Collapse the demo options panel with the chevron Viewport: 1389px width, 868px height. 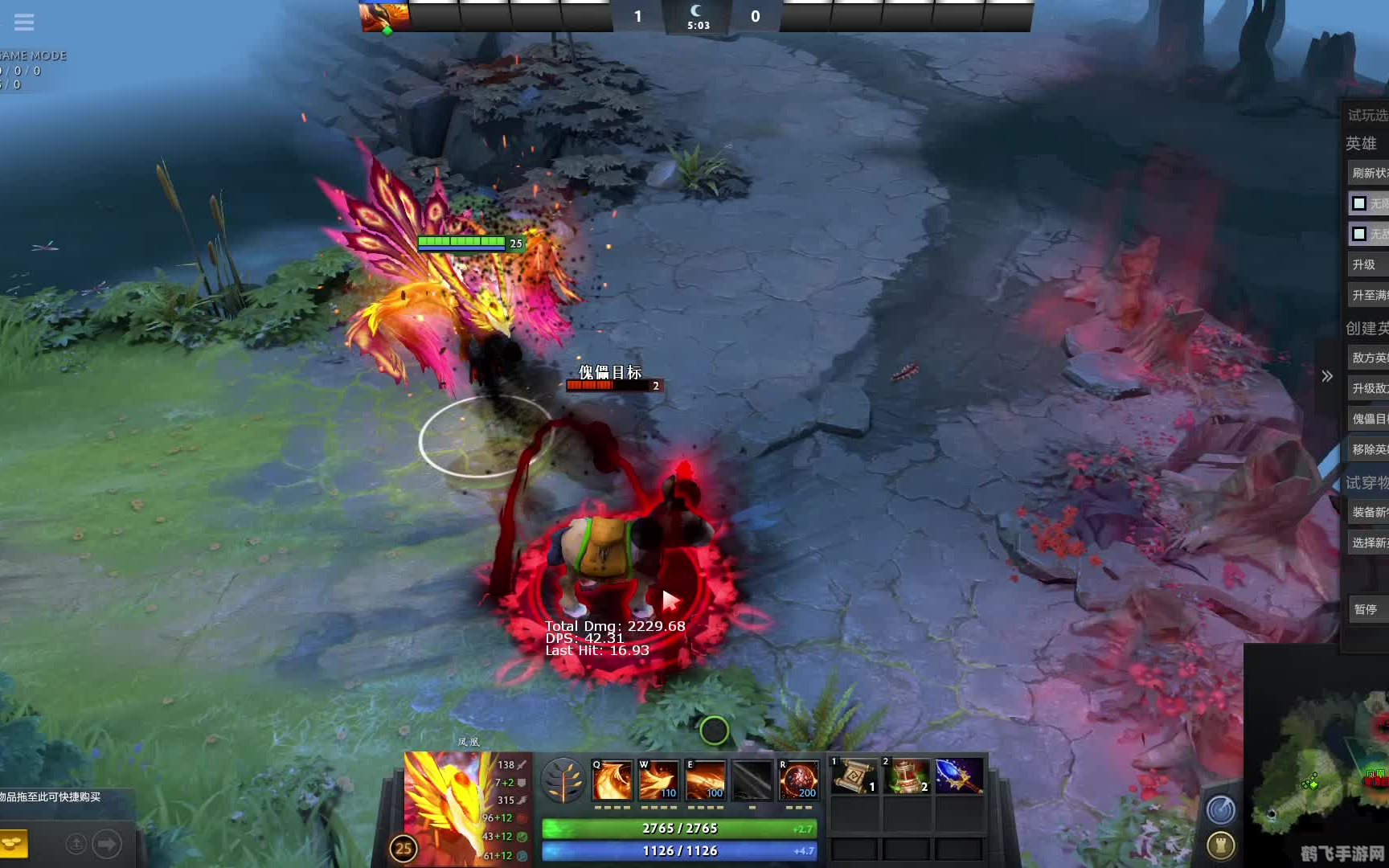coord(1329,375)
